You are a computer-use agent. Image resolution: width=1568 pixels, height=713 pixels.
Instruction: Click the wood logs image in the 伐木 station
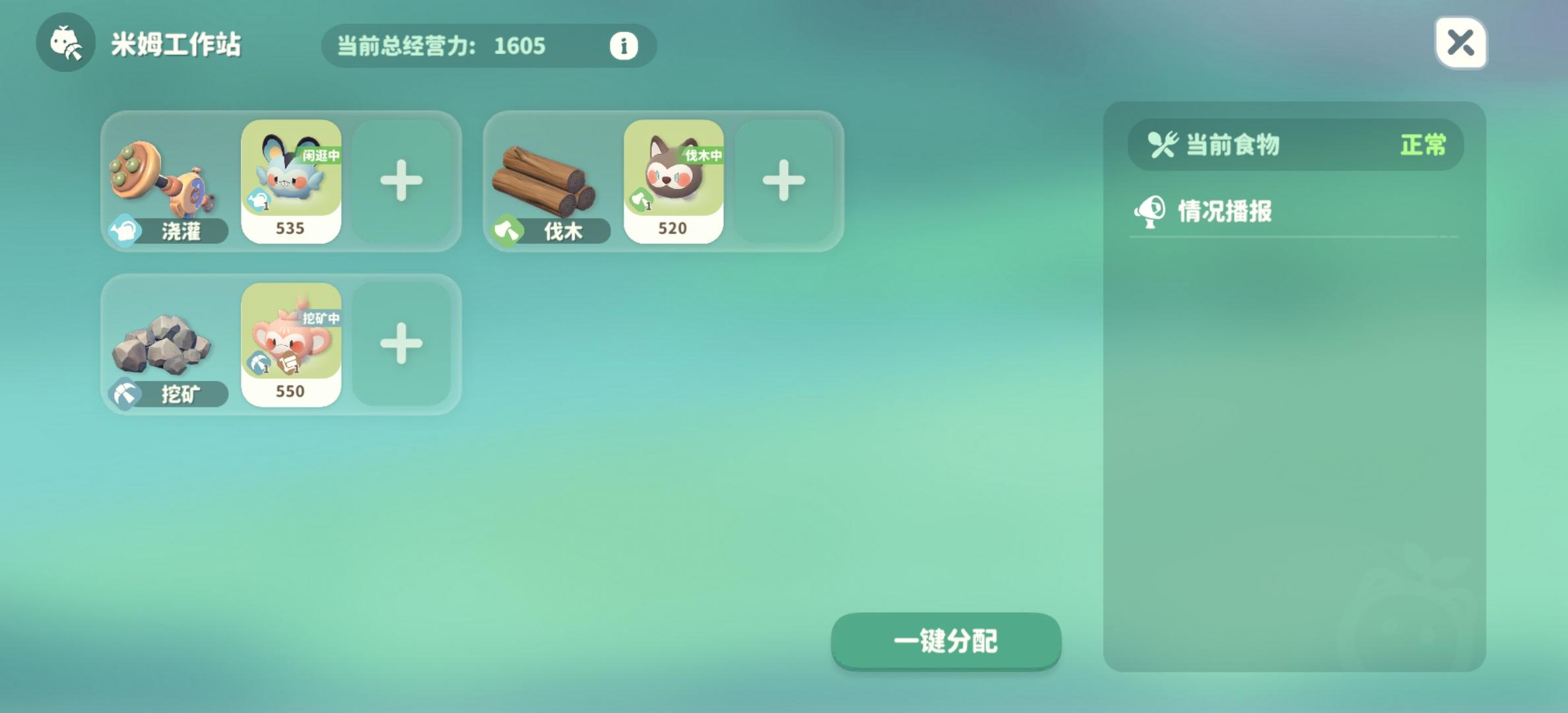[544, 178]
